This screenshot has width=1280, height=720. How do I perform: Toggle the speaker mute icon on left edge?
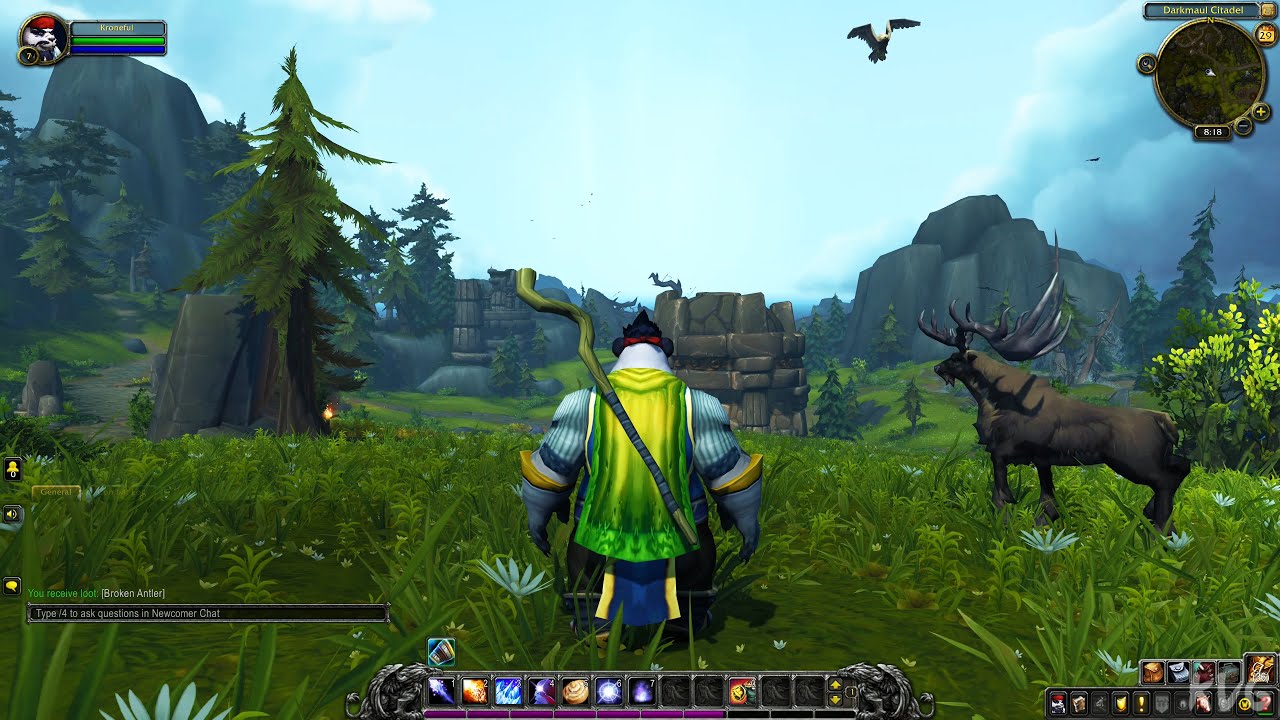(x=12, y=513)
